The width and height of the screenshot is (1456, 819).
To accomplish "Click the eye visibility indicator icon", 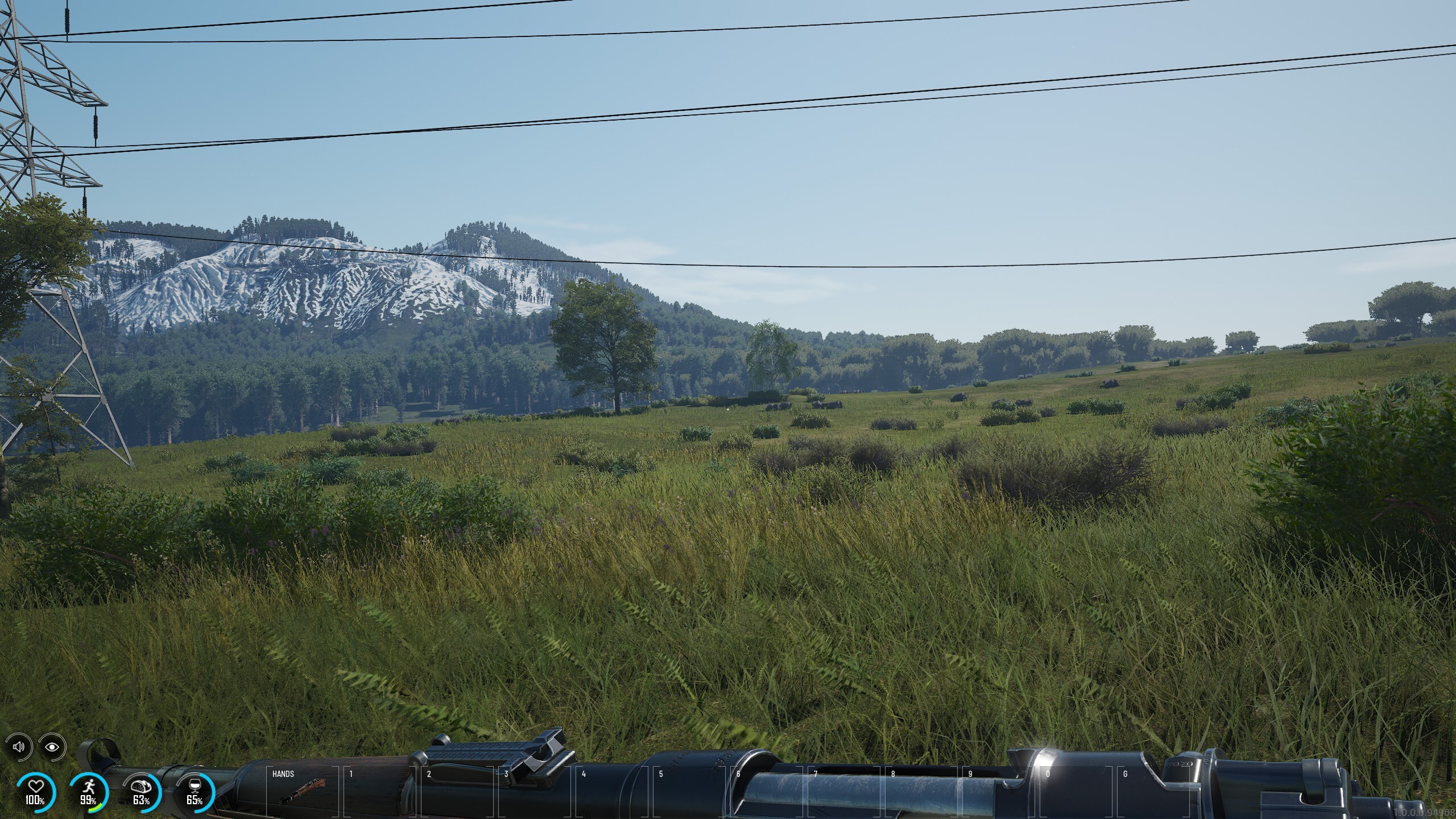I will pyautogui.click(x=52, y=747).
